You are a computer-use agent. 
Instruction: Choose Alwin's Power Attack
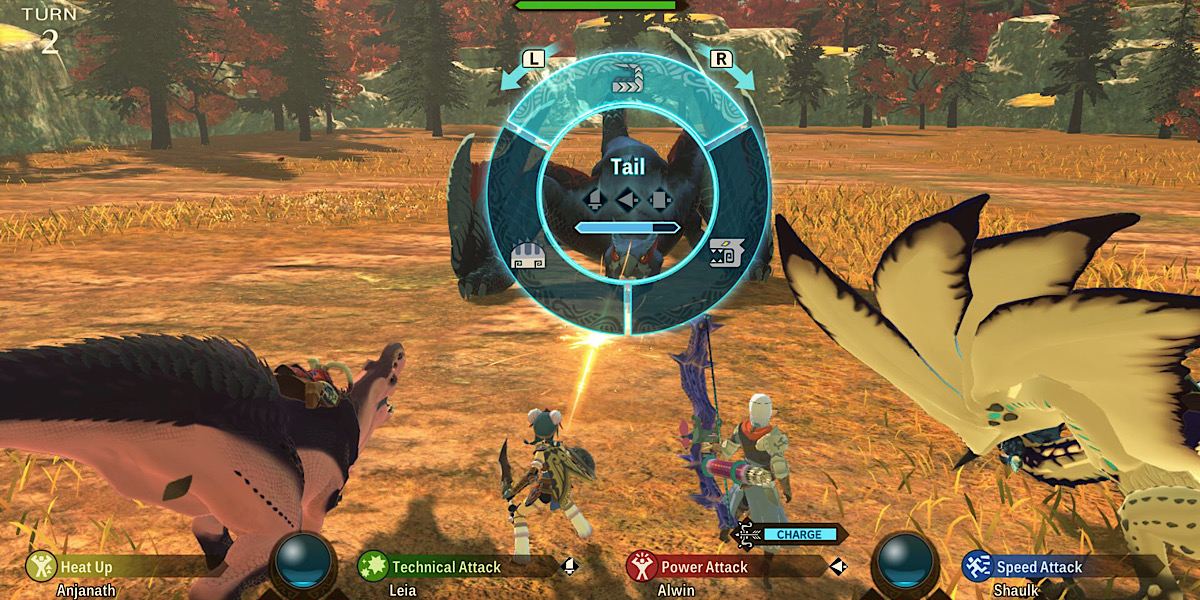click(x=704, y=567)
